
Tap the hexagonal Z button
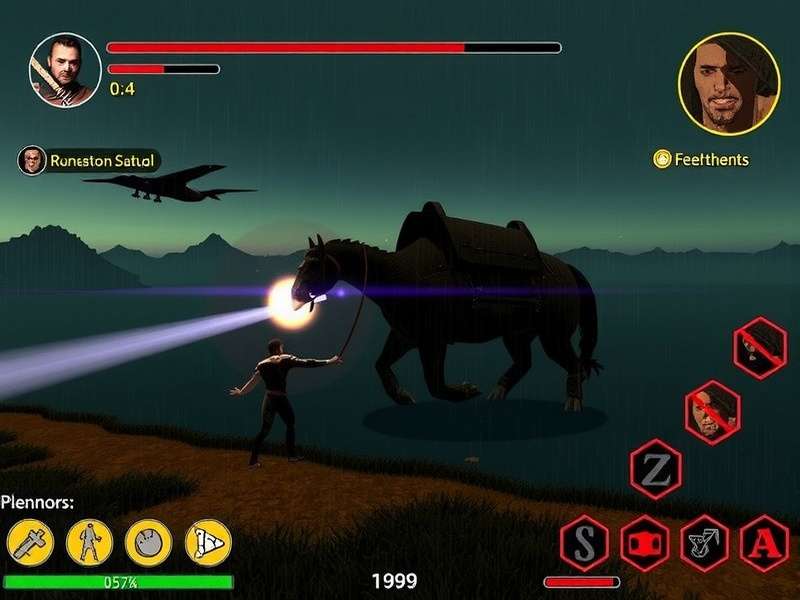point(656,469)
